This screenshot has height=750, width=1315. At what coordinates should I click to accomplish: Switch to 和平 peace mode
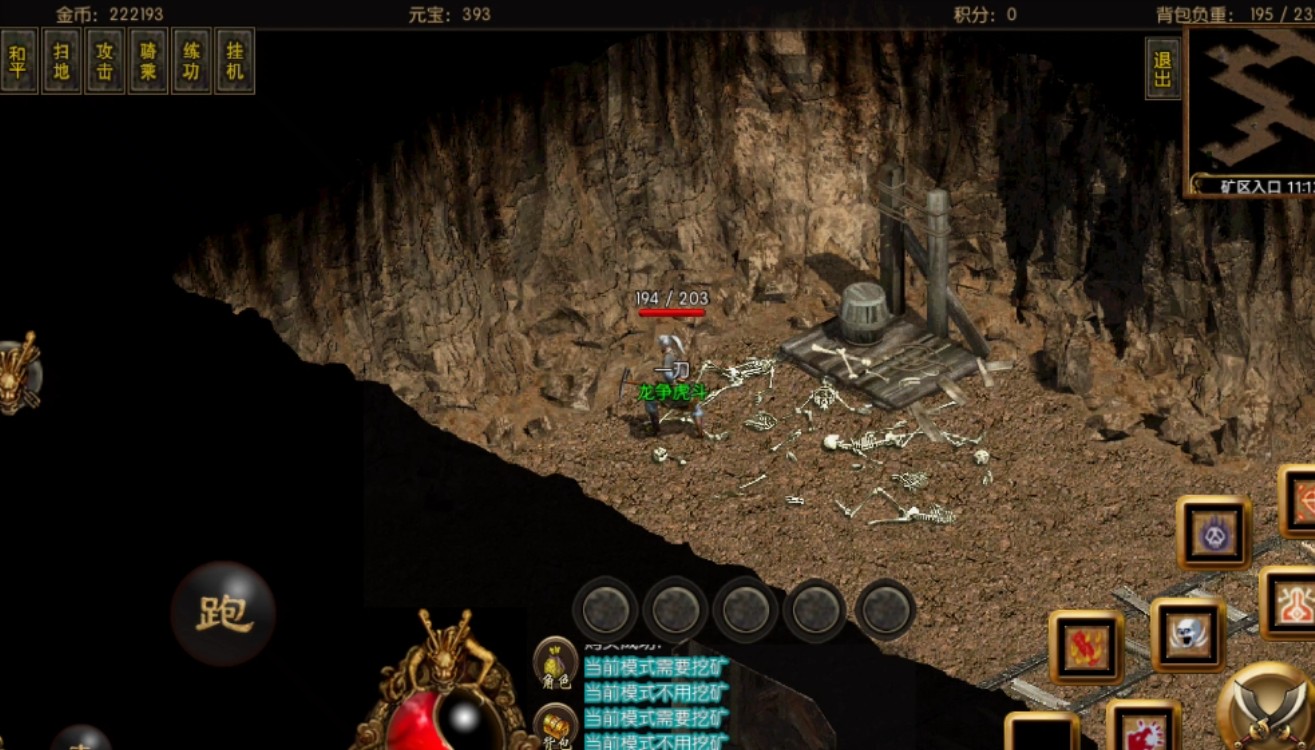click(x=19, y=61)
